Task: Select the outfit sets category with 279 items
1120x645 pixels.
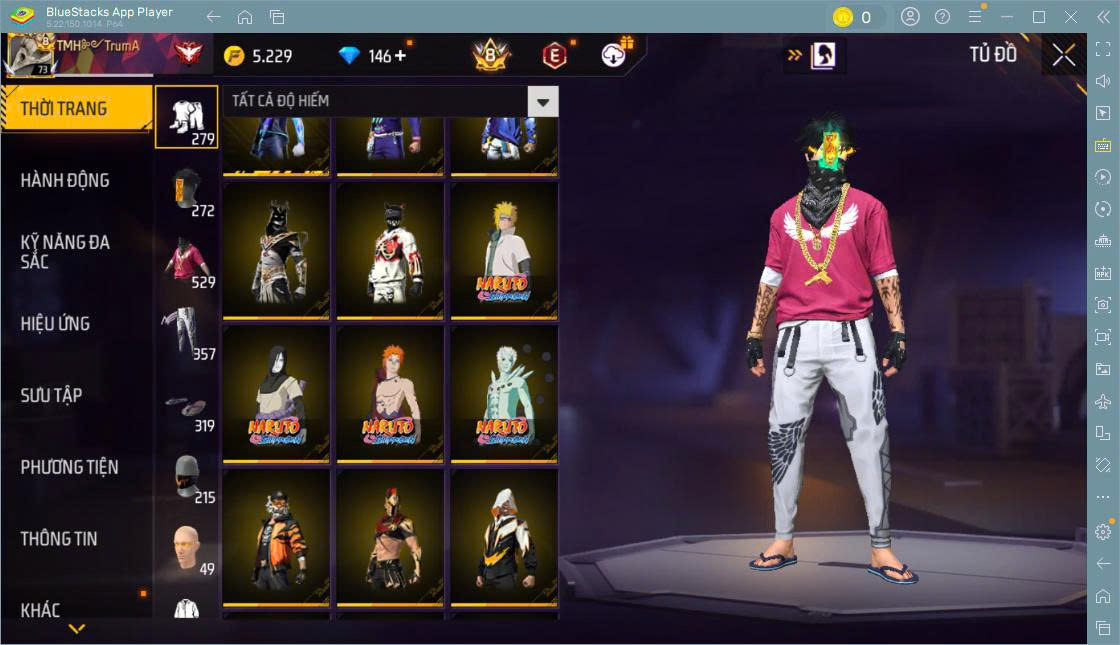Action: click(x=187, y=117)
